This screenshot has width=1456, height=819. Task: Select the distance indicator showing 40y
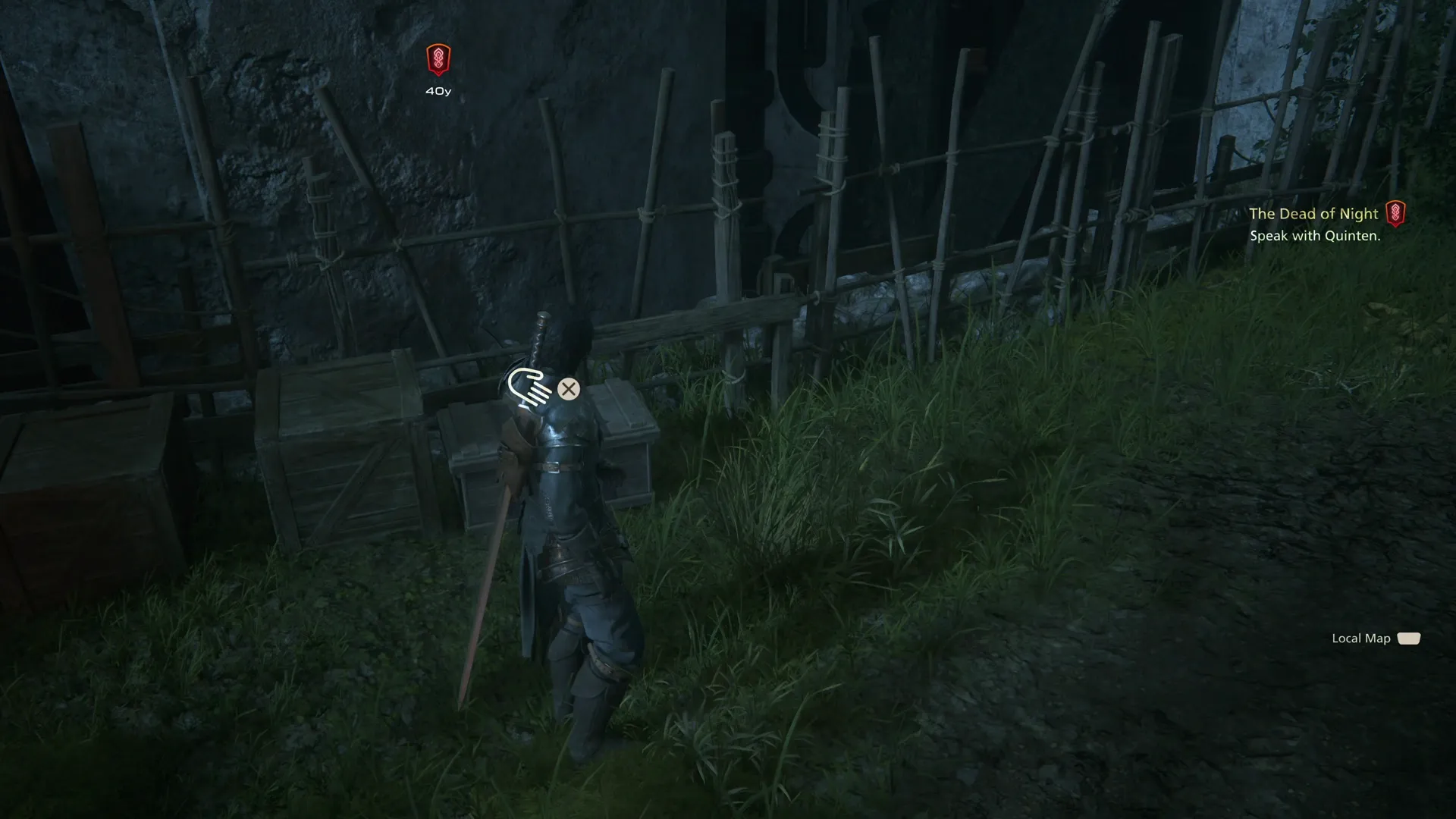(x=437, y=89)
